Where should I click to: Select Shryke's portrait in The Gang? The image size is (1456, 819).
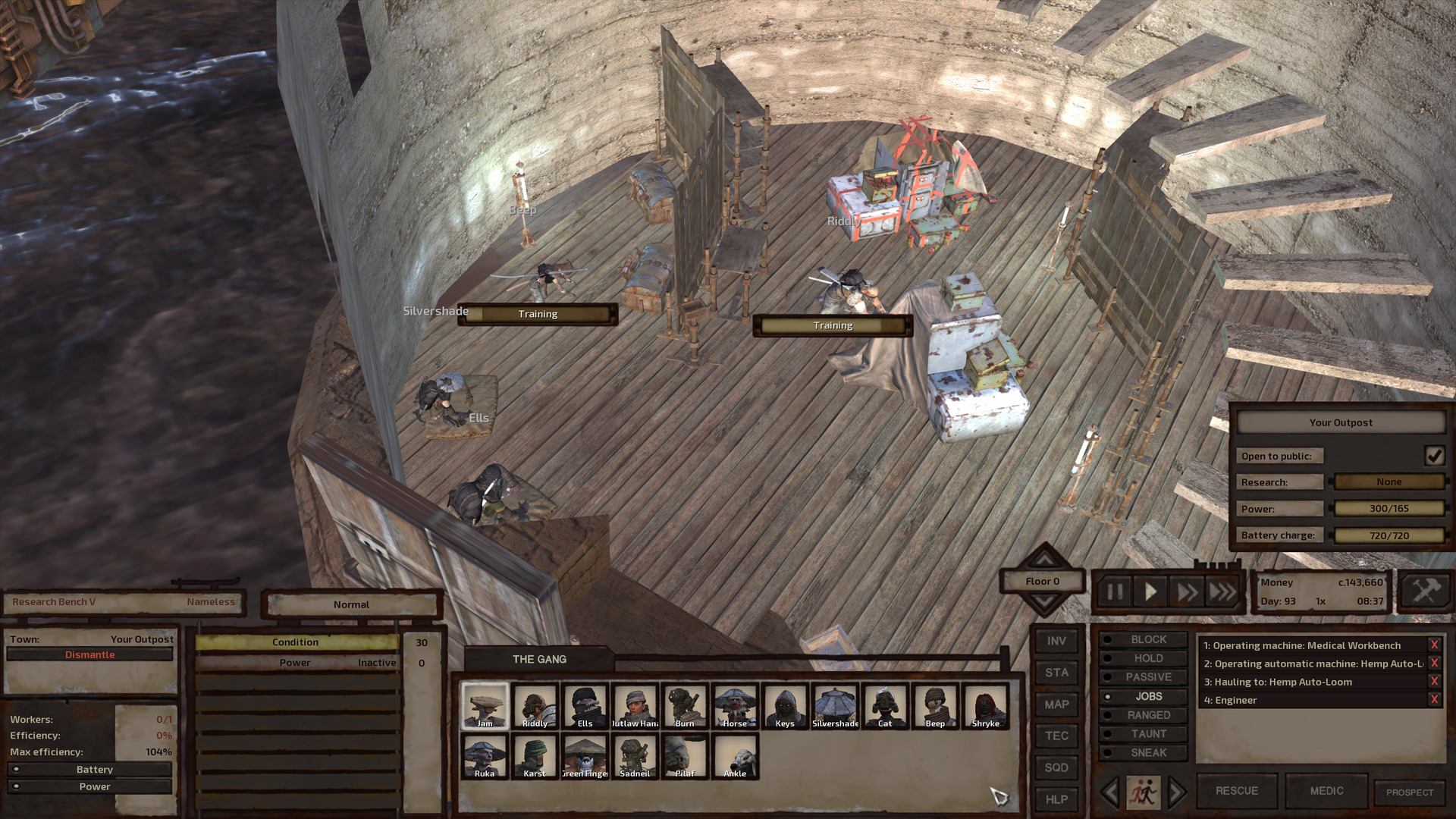[x=985, y=707]
